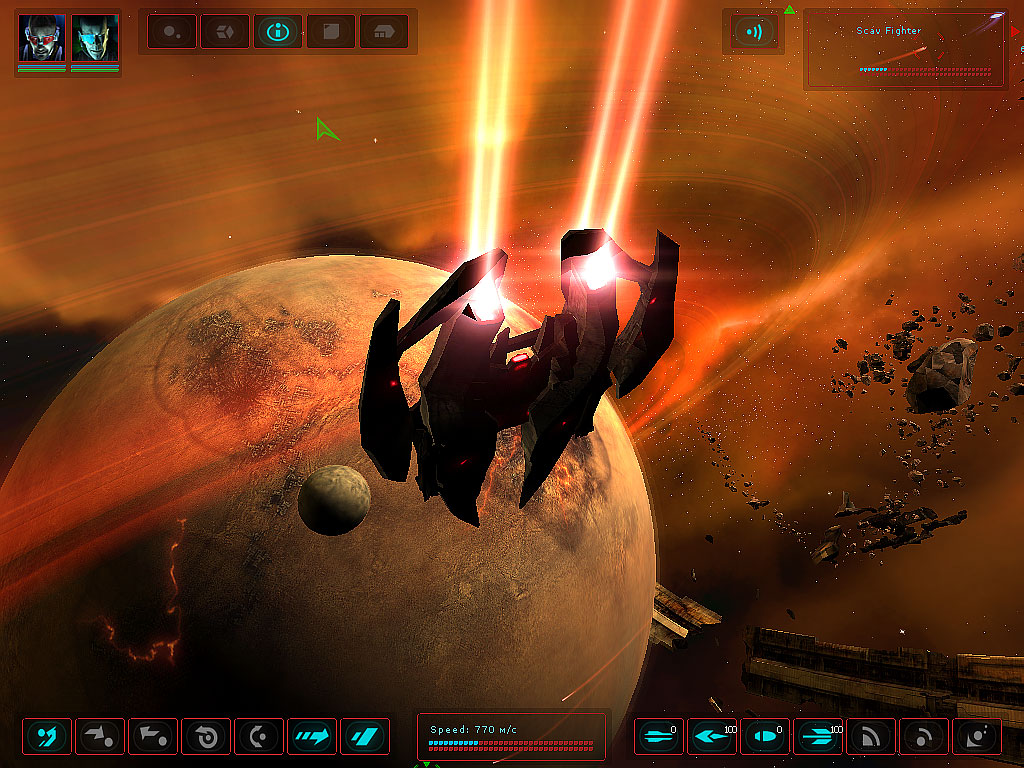1024x768 pixels.
Task: Toggle the double-slash command button
Action: point(365,737)
